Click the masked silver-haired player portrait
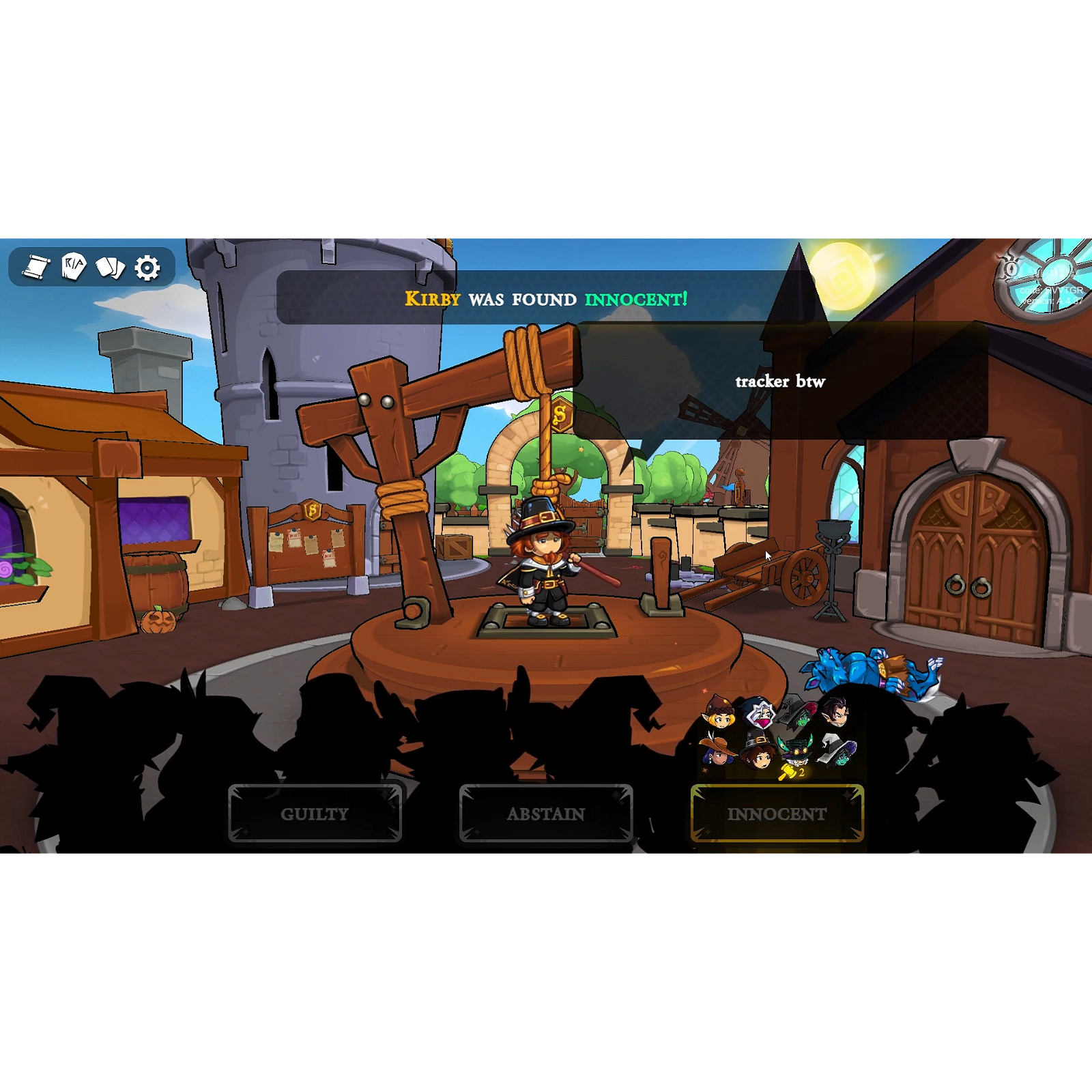 pos(761,715)
